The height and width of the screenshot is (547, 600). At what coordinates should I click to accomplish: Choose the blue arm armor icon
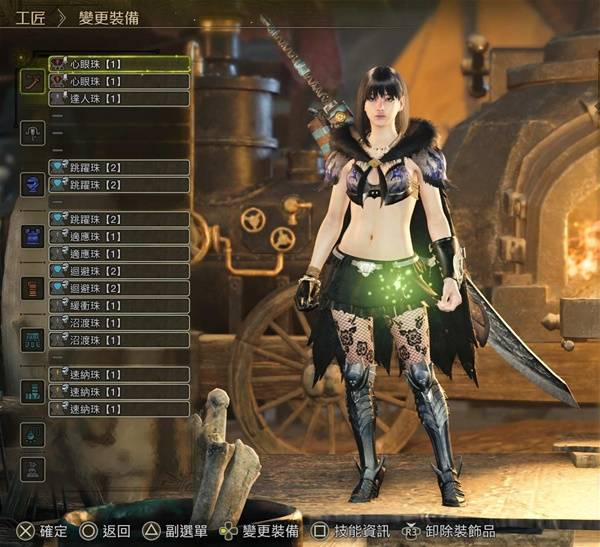click(33, 236)
